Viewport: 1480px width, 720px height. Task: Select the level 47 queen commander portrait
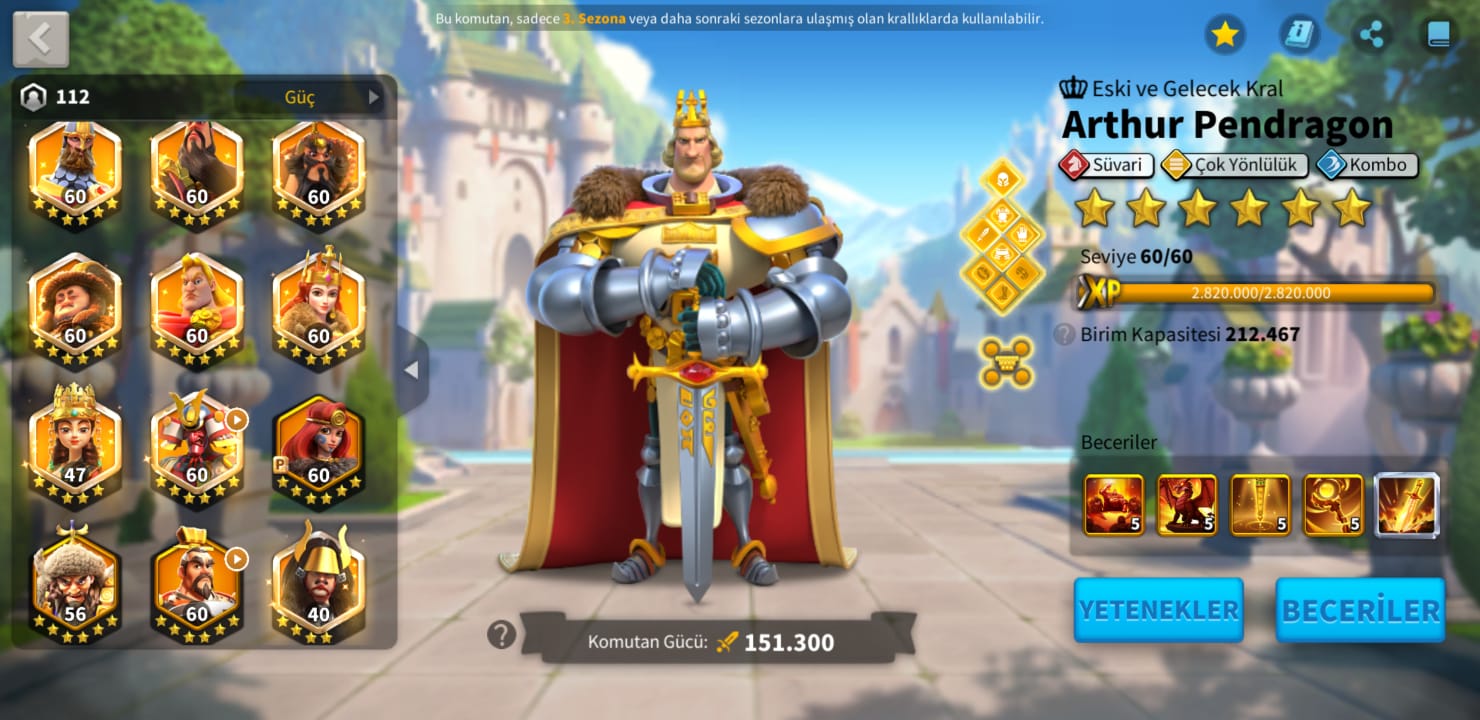[75, 442]
